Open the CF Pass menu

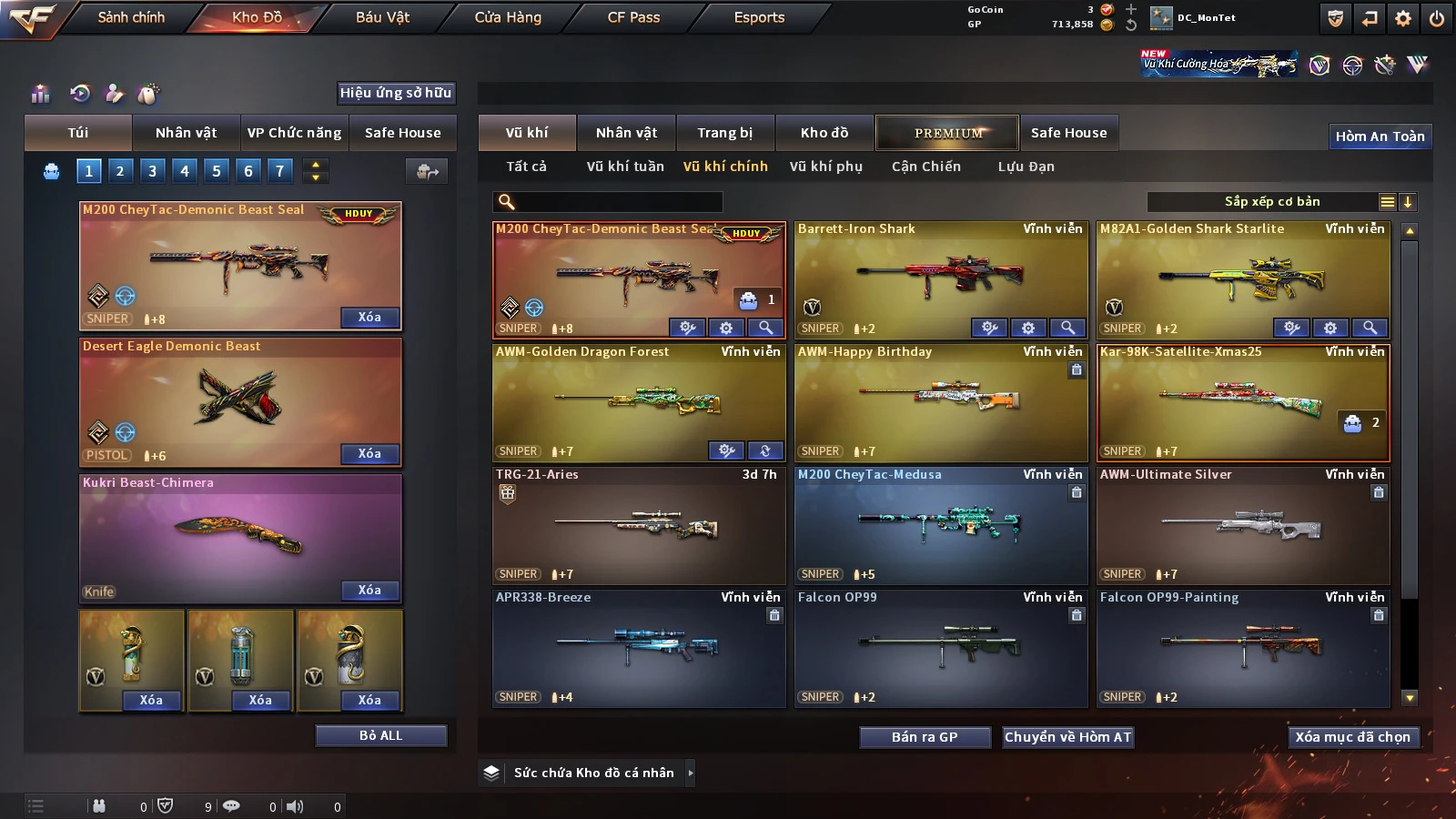633,17
